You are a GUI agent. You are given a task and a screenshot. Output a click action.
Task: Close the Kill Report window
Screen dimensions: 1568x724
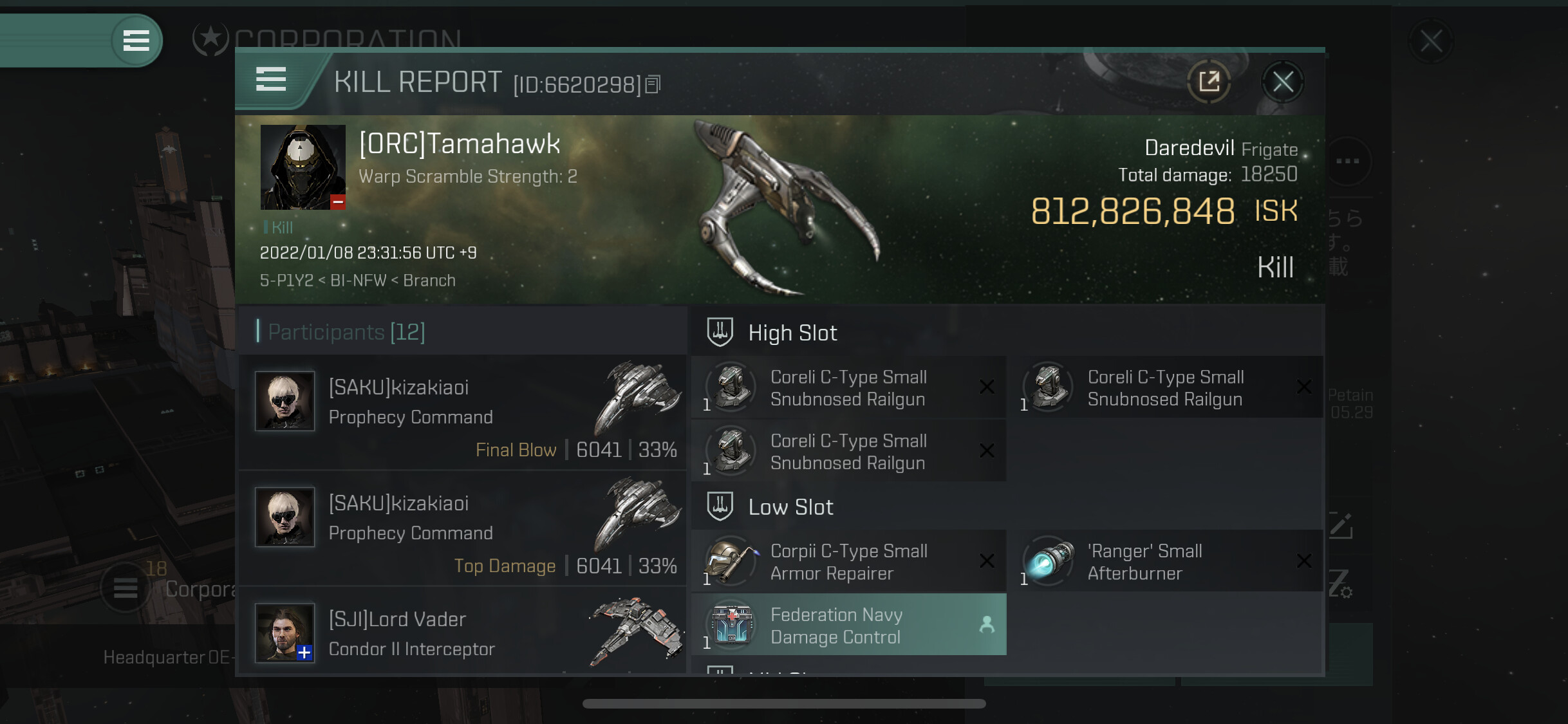1282,82
